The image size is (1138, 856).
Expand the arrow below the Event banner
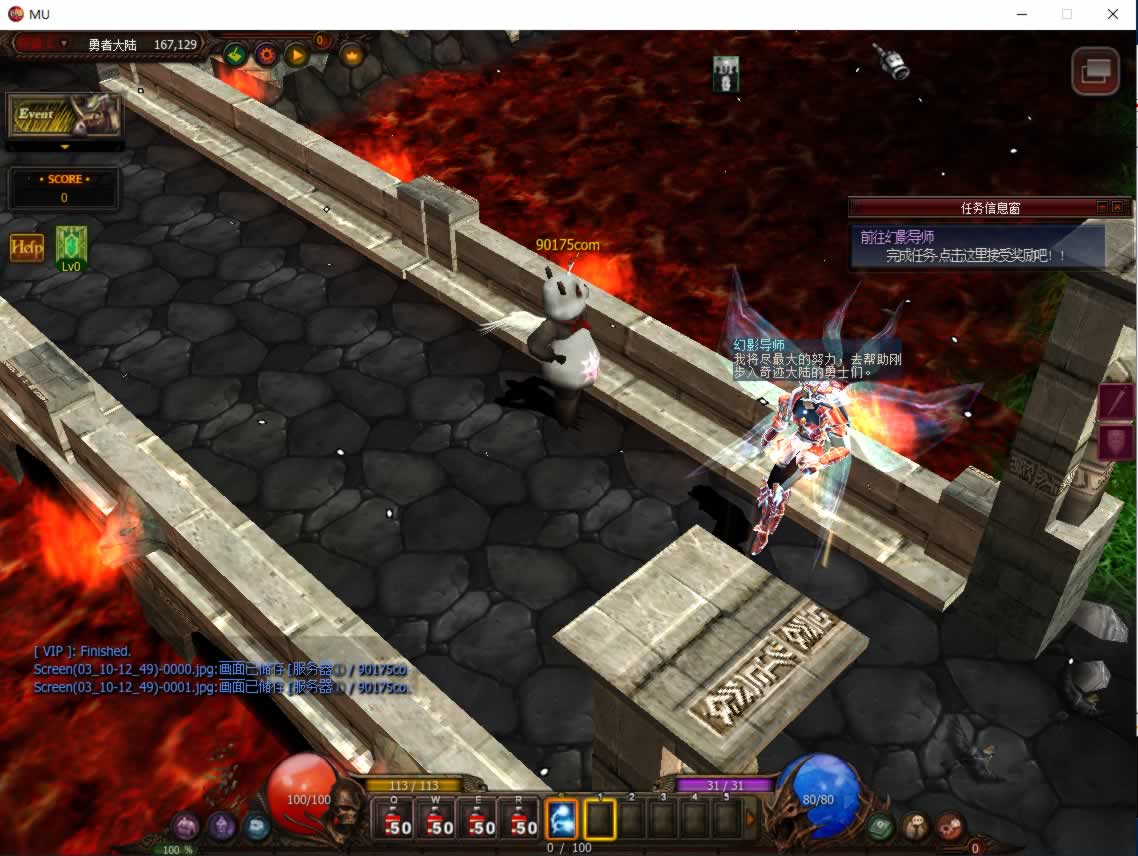(65, 147)
